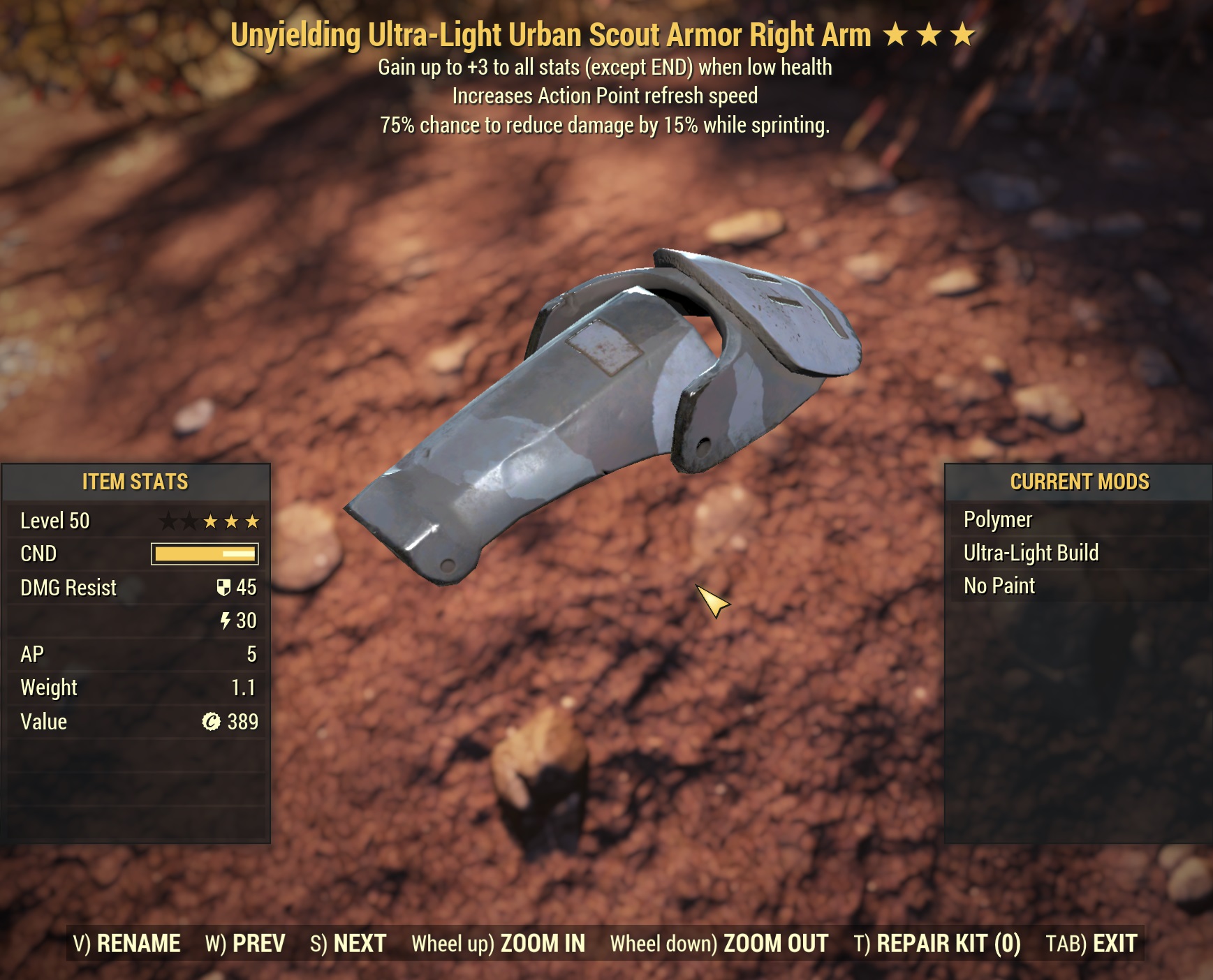This screenshot has height=980, width=1213.
Task: Use the REPAIR KIT (0) option
Action: click(x=936, y=944)
